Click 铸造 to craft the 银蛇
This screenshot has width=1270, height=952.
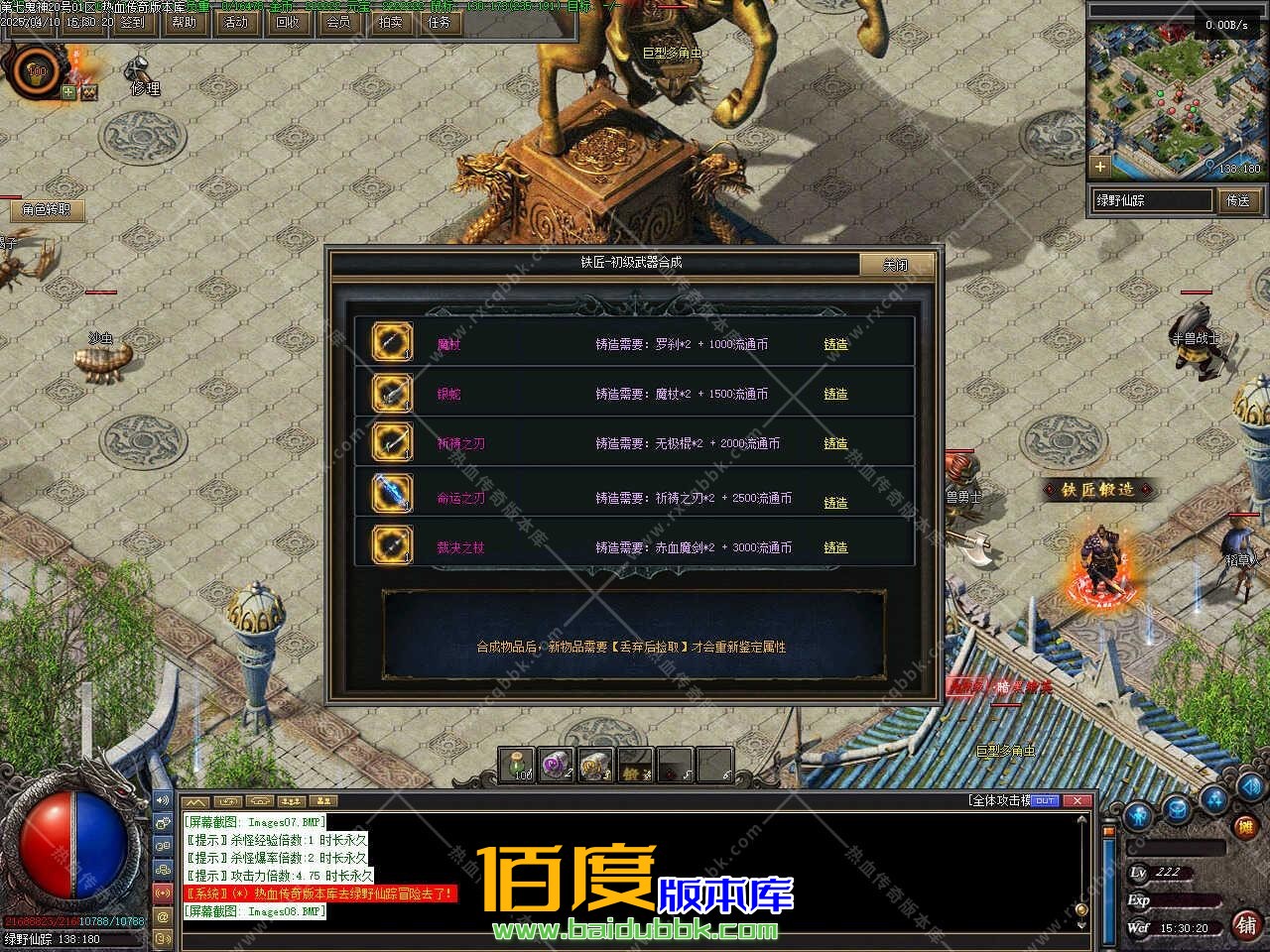pyautogui.click(x=834, y=394)
